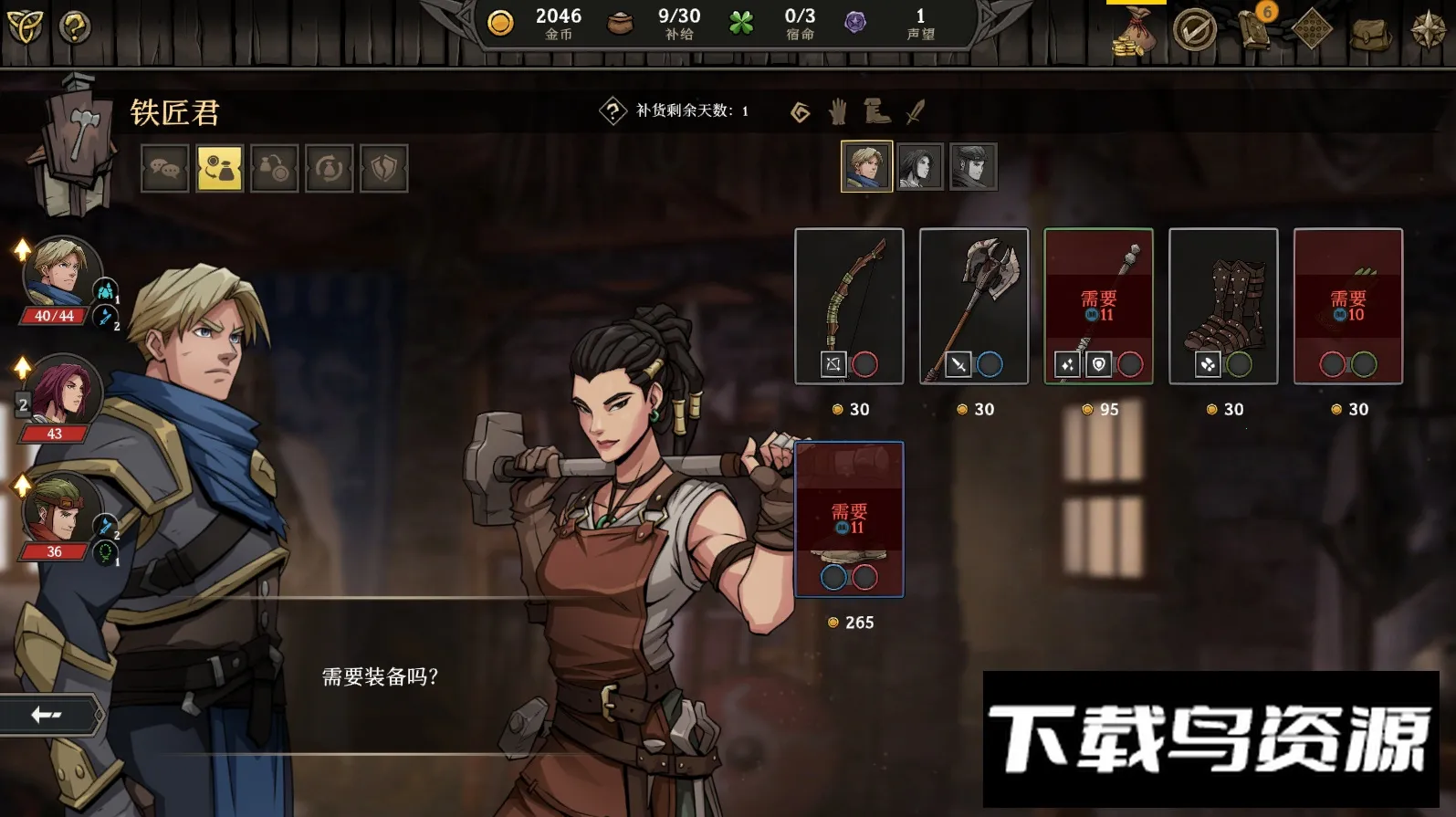This screenshot has height=817, width=1456.
Task: Choose the locked staff card priced 95
Action: pyautogui.click(x=1098, y=306)
